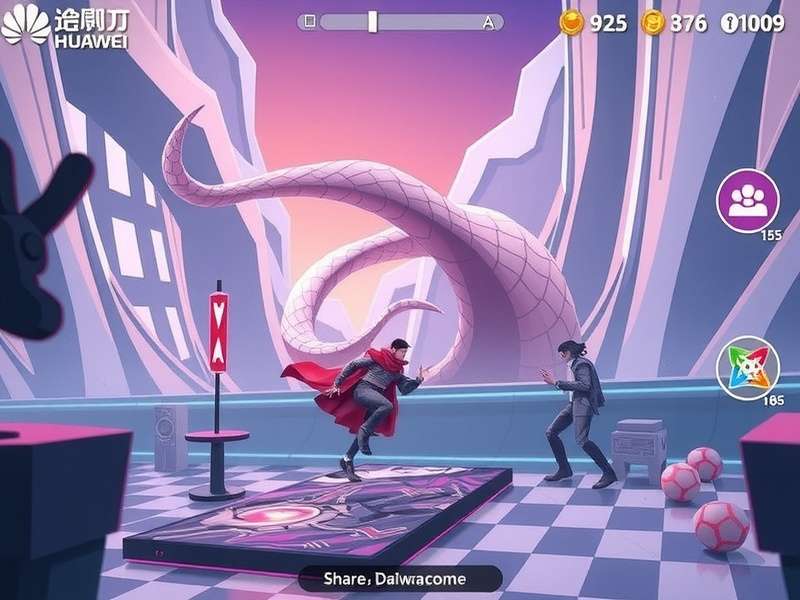800x600 pixels.
Task: Click the letter A at the slider's end
Action: coord(488,21)
